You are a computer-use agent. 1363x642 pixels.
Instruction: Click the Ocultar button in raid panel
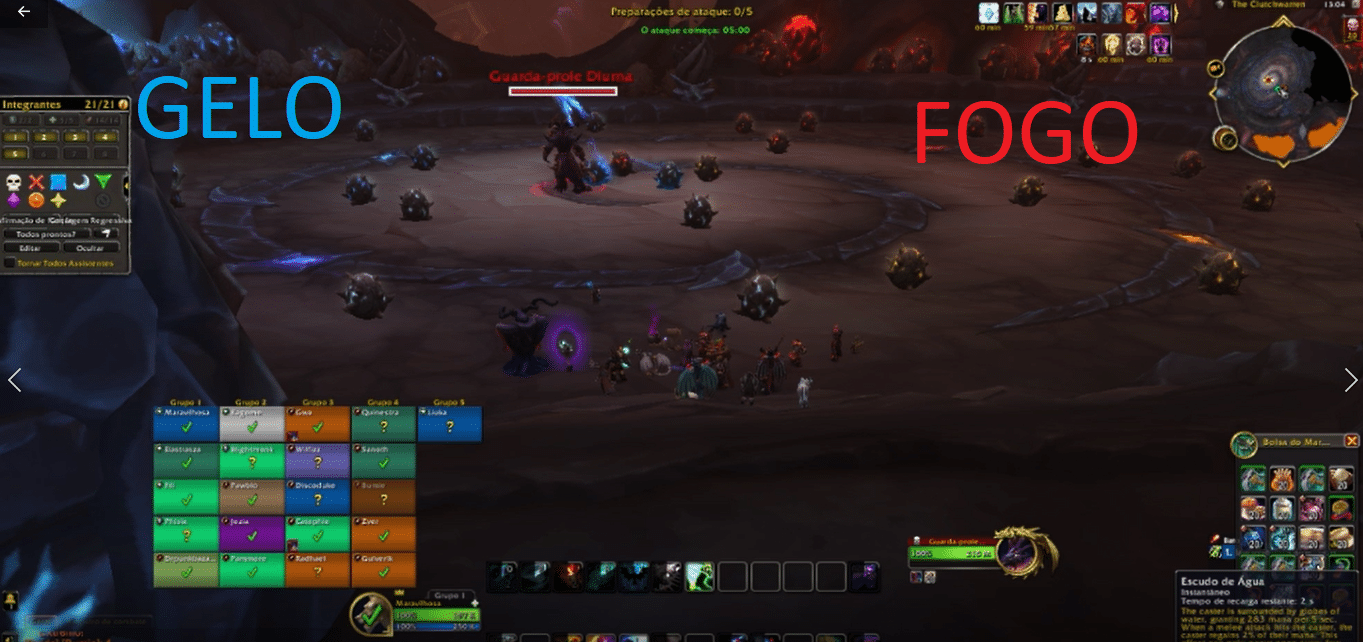coord(90,247)
